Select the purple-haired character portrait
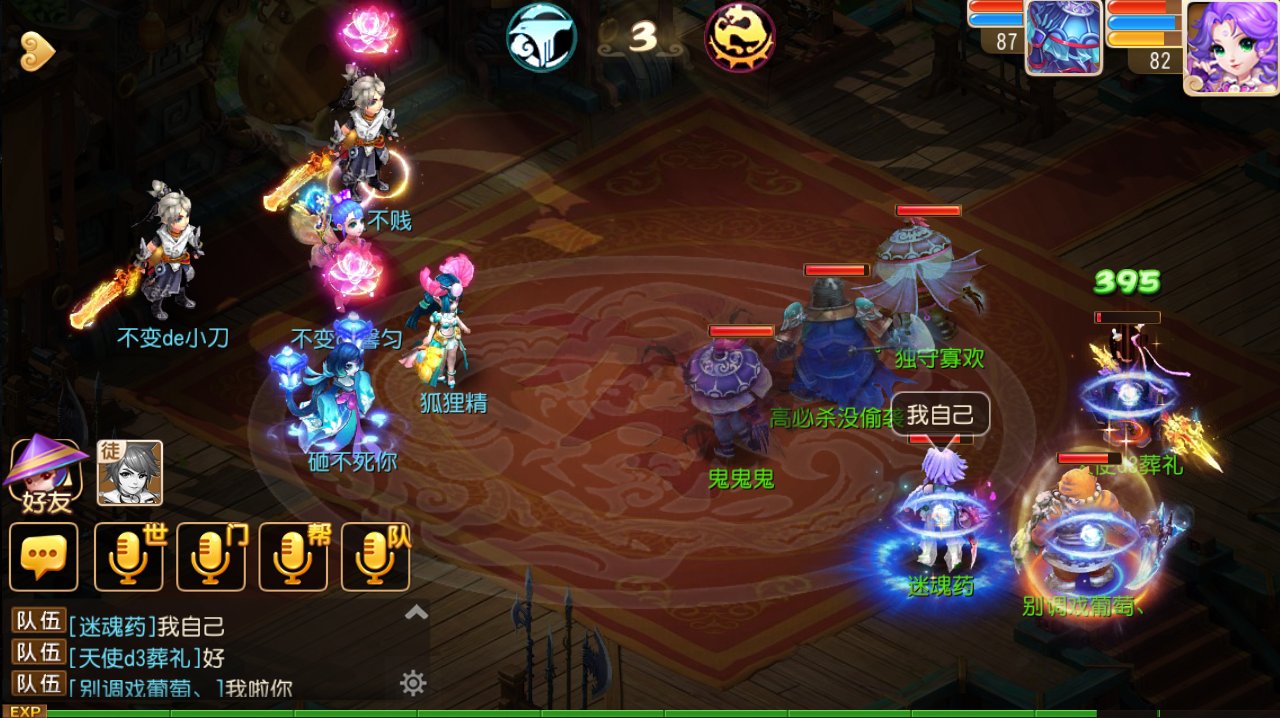 pyautogui.click(x=1230, y=46)
